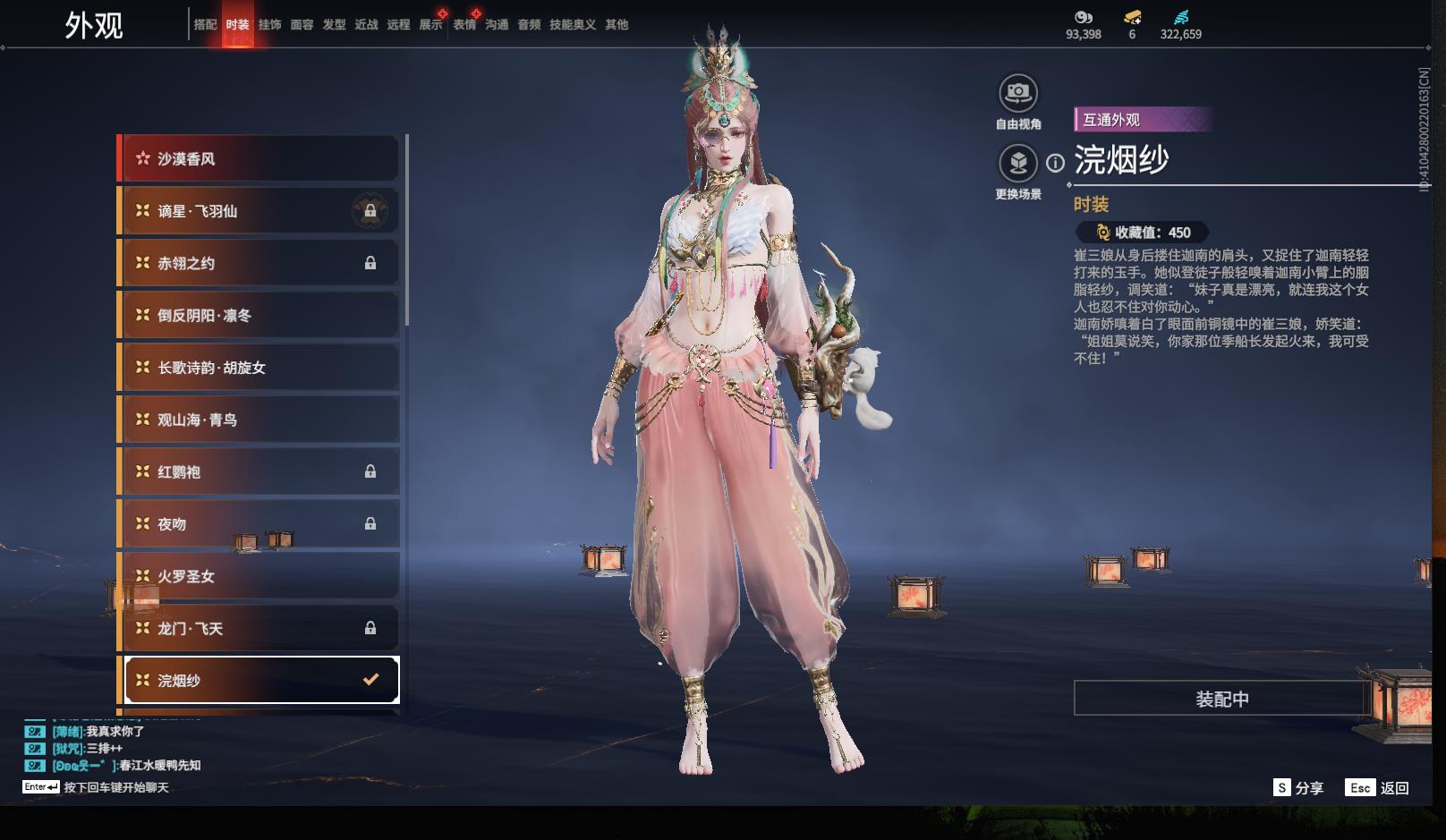Select the 发型 hairstyle tab
The width and height of the screenshot is (1446, 840).
(334, 24)
